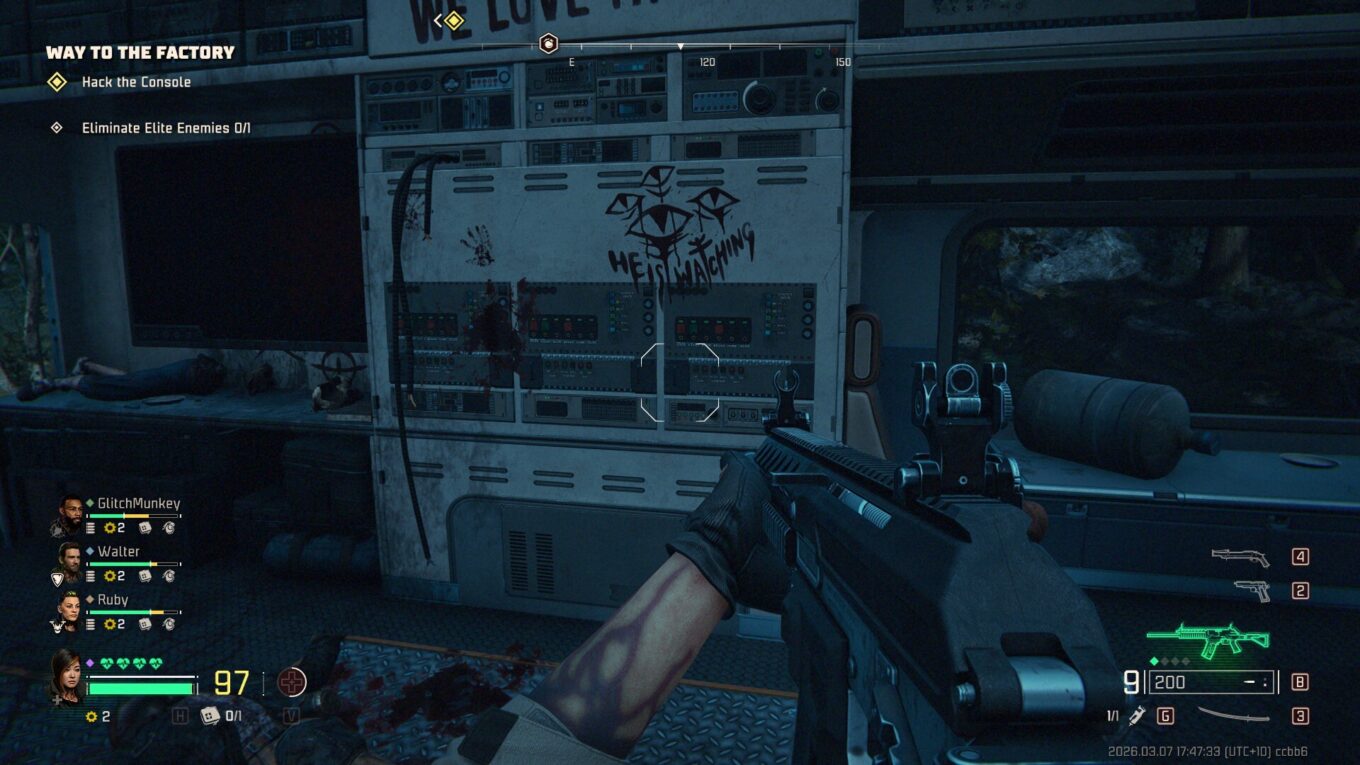1360x765 pixels.
Task: Use the syringe consumable icon
Action: click(x=1137, y=715)
